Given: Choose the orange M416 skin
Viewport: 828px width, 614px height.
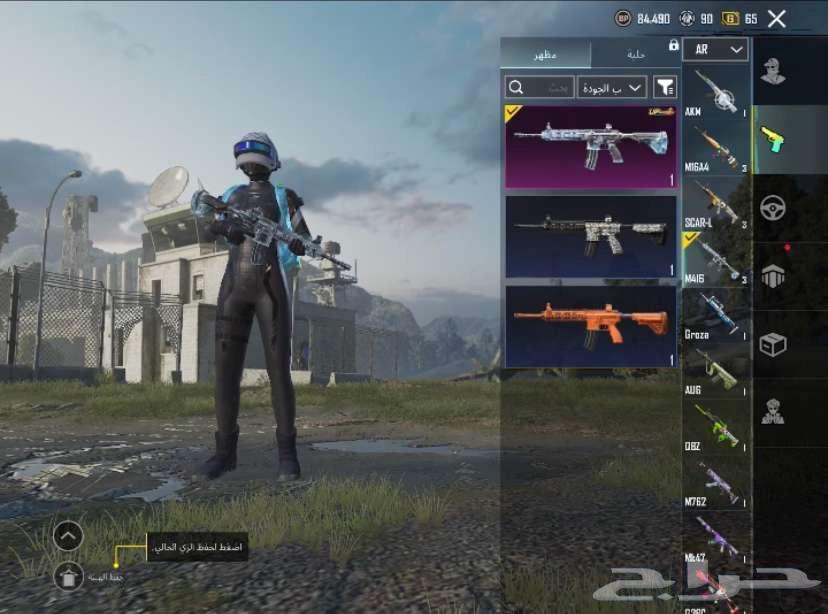Looking at the screenshot, I should (x=591, y=326).
